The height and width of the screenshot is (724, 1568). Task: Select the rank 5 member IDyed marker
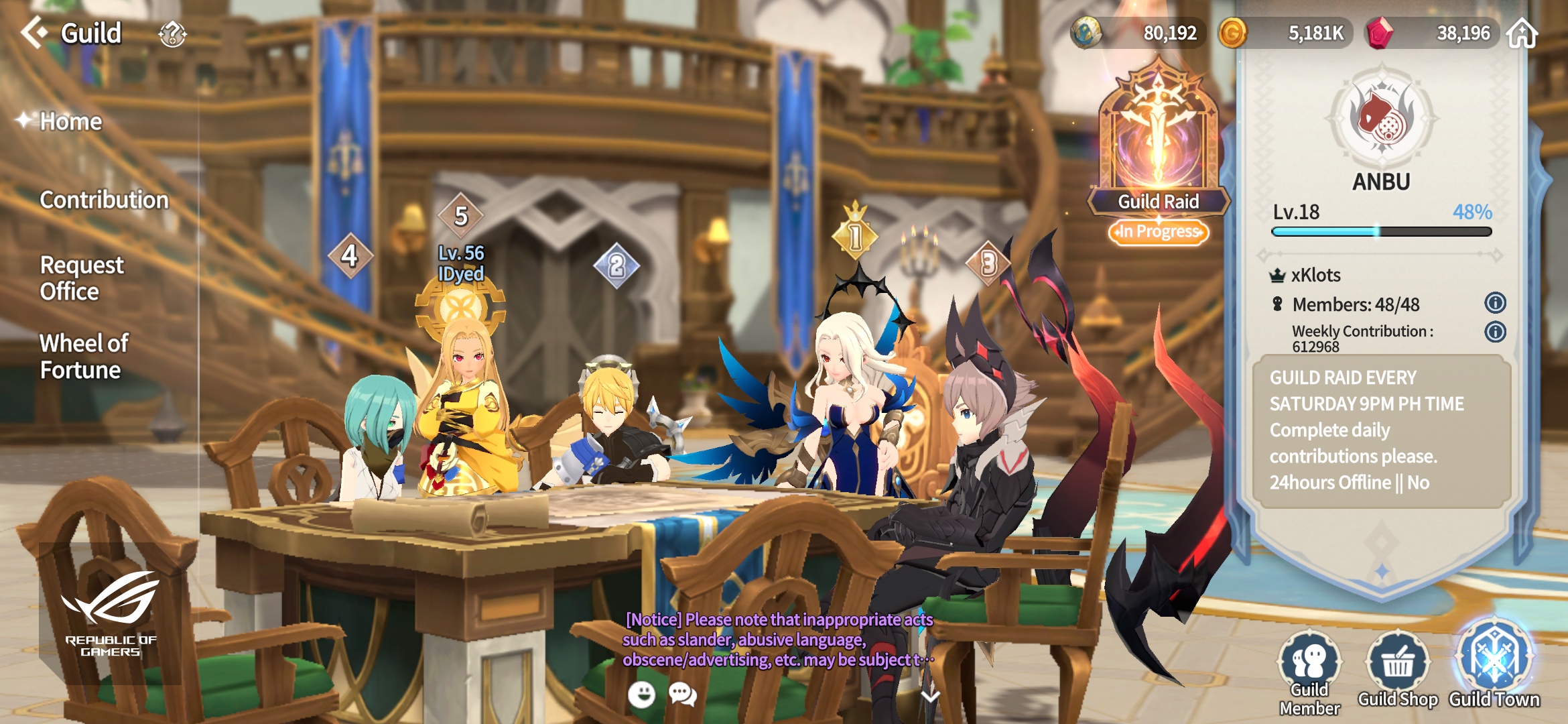tap(461, 217)
